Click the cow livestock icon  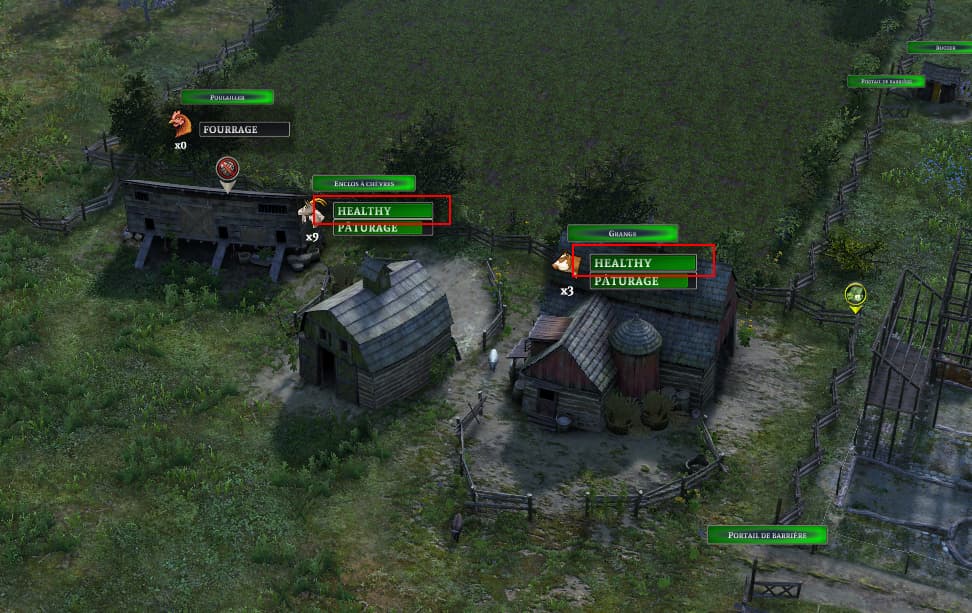click(566, 264)
